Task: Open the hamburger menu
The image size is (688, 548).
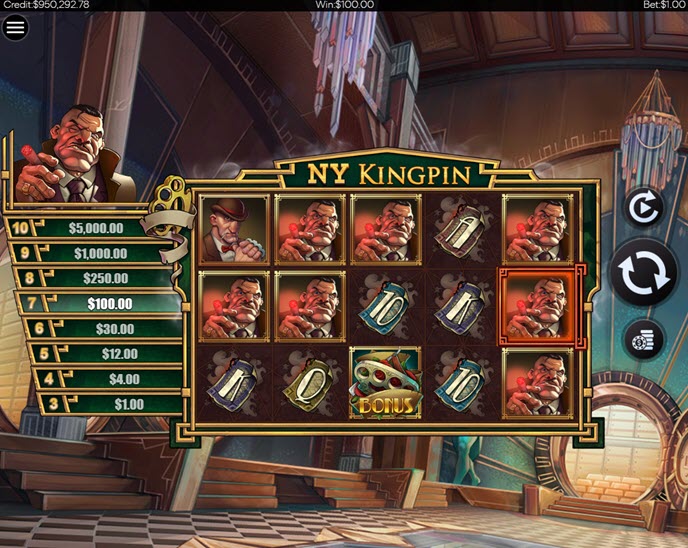Action: pos(15,27)
